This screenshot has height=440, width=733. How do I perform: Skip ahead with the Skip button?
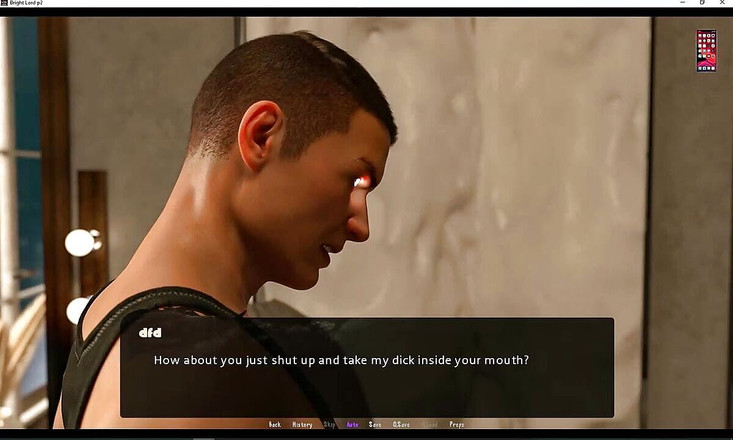point(329,425)
